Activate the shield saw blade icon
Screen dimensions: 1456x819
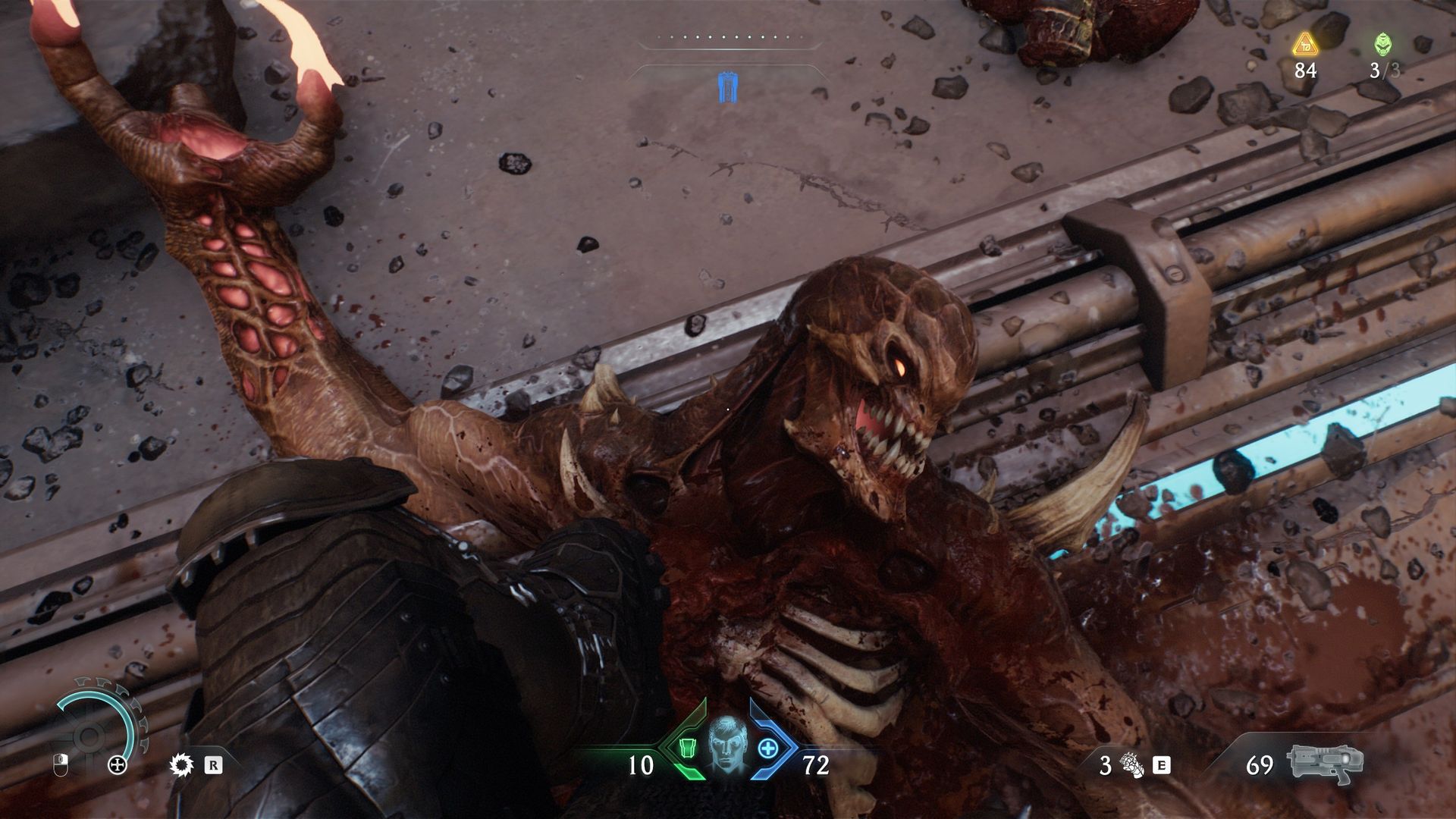click(x=181, y=764)
